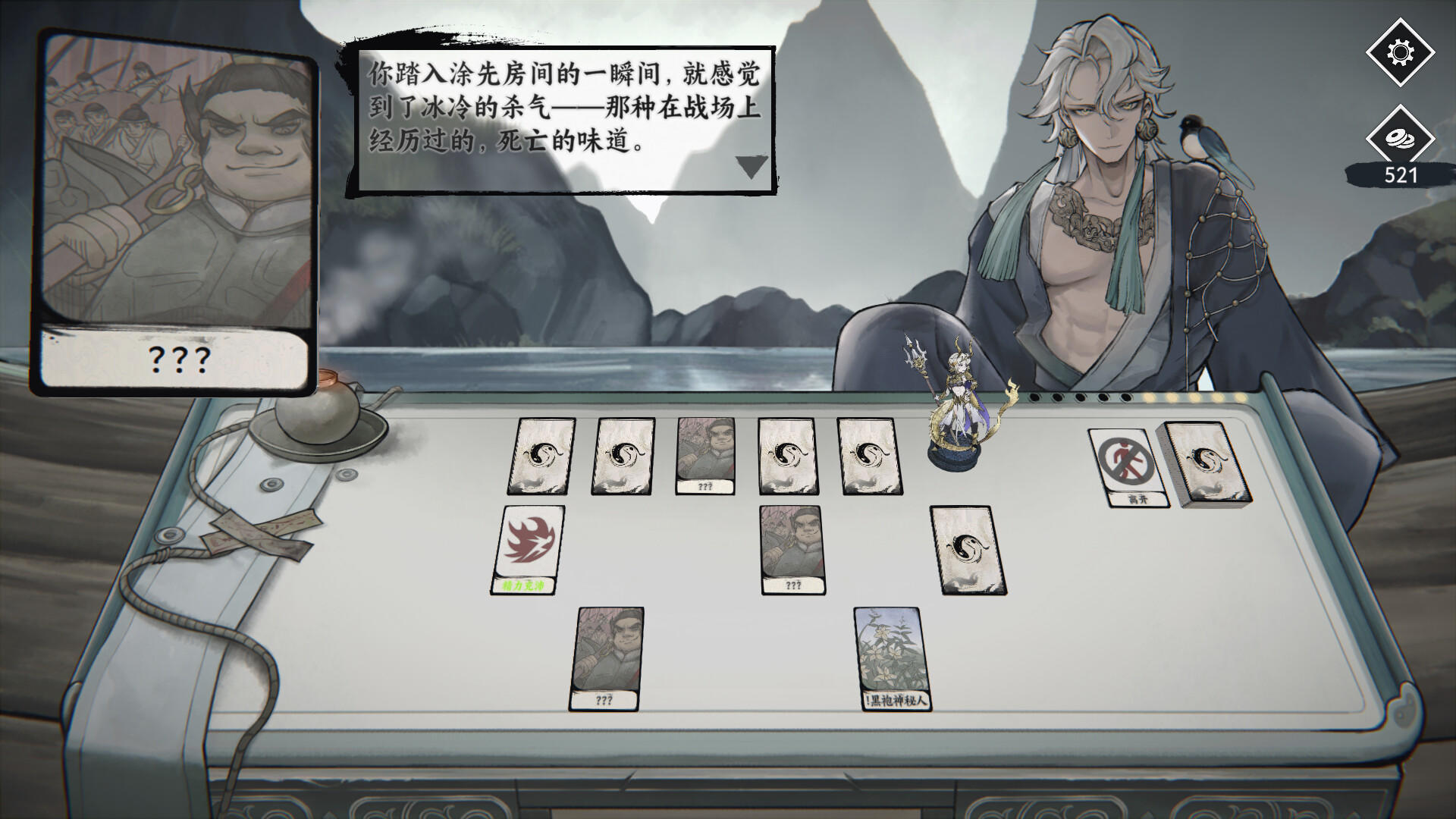
Task: Click the teapot sitting on the table
Action: pyautogui.click(x=318, y=413)
